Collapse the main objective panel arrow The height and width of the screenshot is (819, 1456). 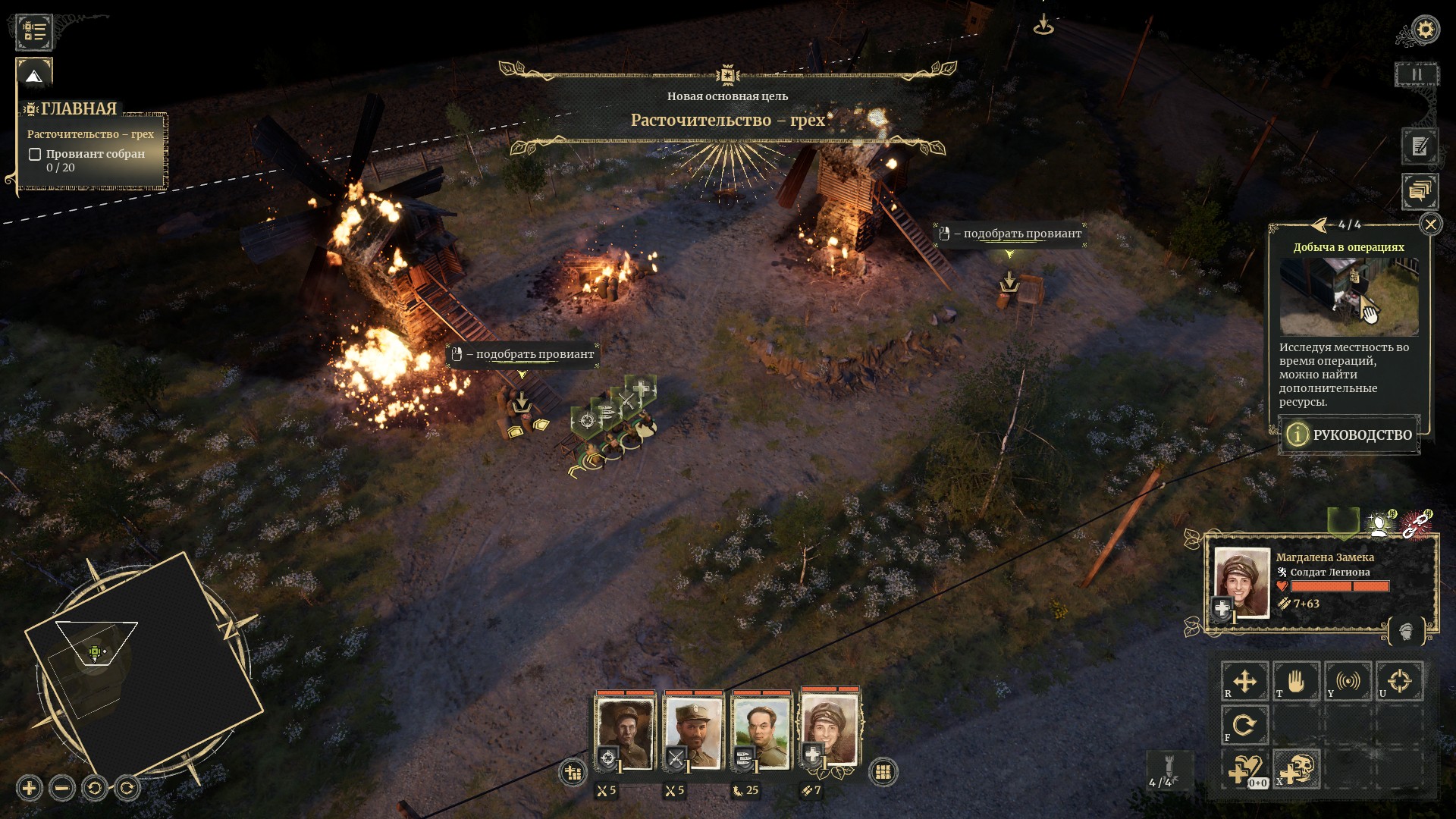pos(33,76)
